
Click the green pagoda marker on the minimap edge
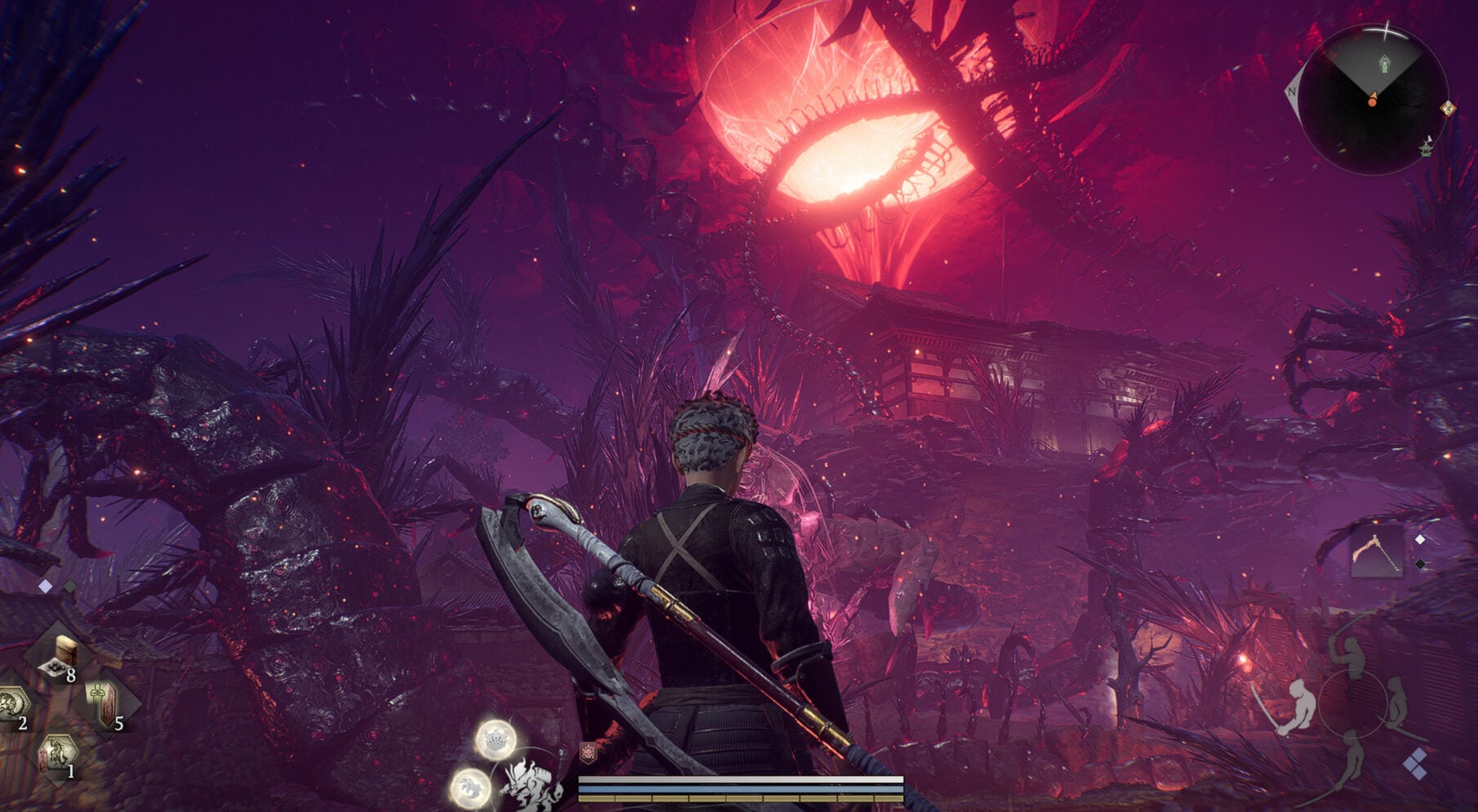(x=1427, y=147)
